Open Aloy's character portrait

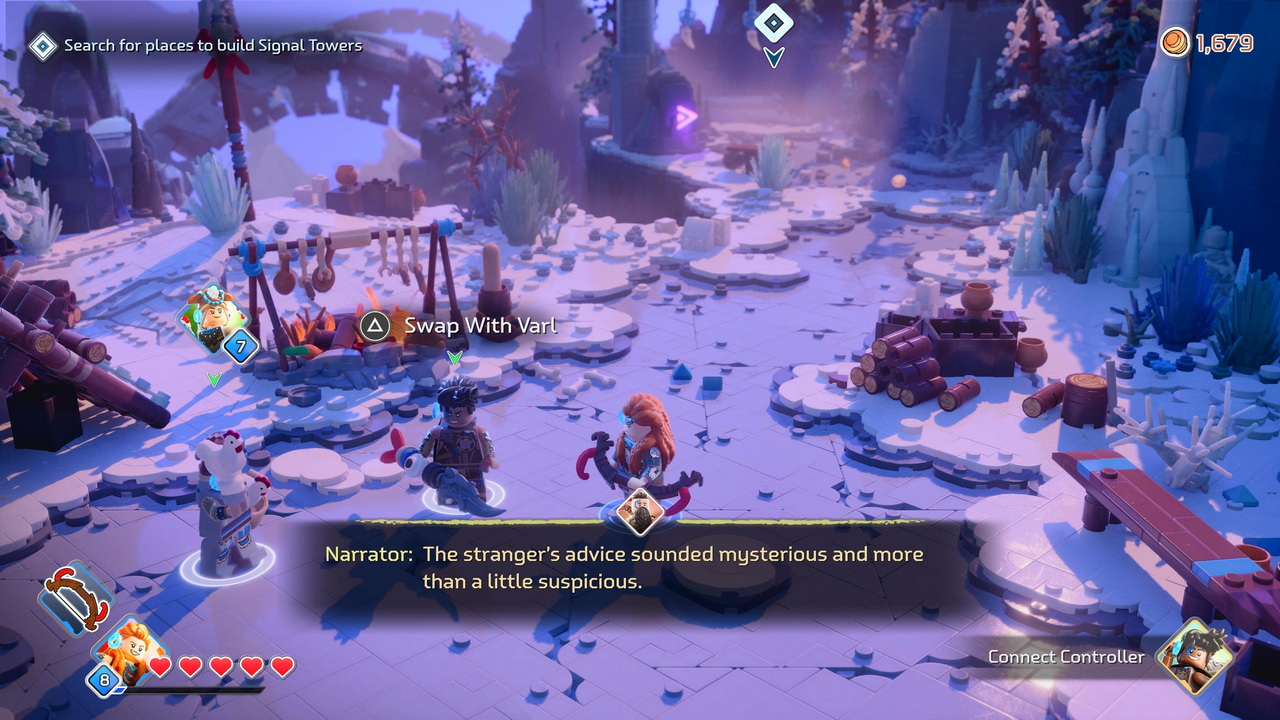(x=127, y=652)
